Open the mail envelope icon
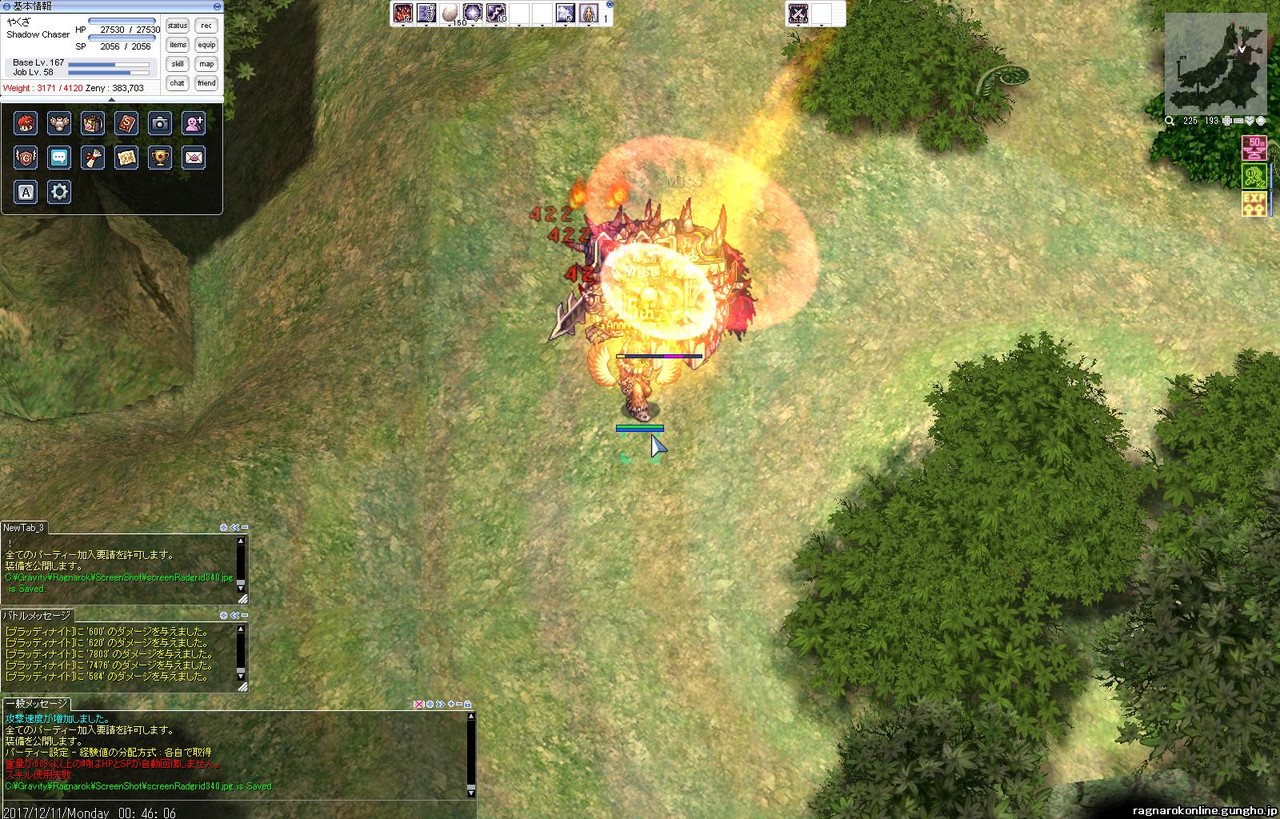This screenshot has width=1280, height=819. click(x=194, y=158)
